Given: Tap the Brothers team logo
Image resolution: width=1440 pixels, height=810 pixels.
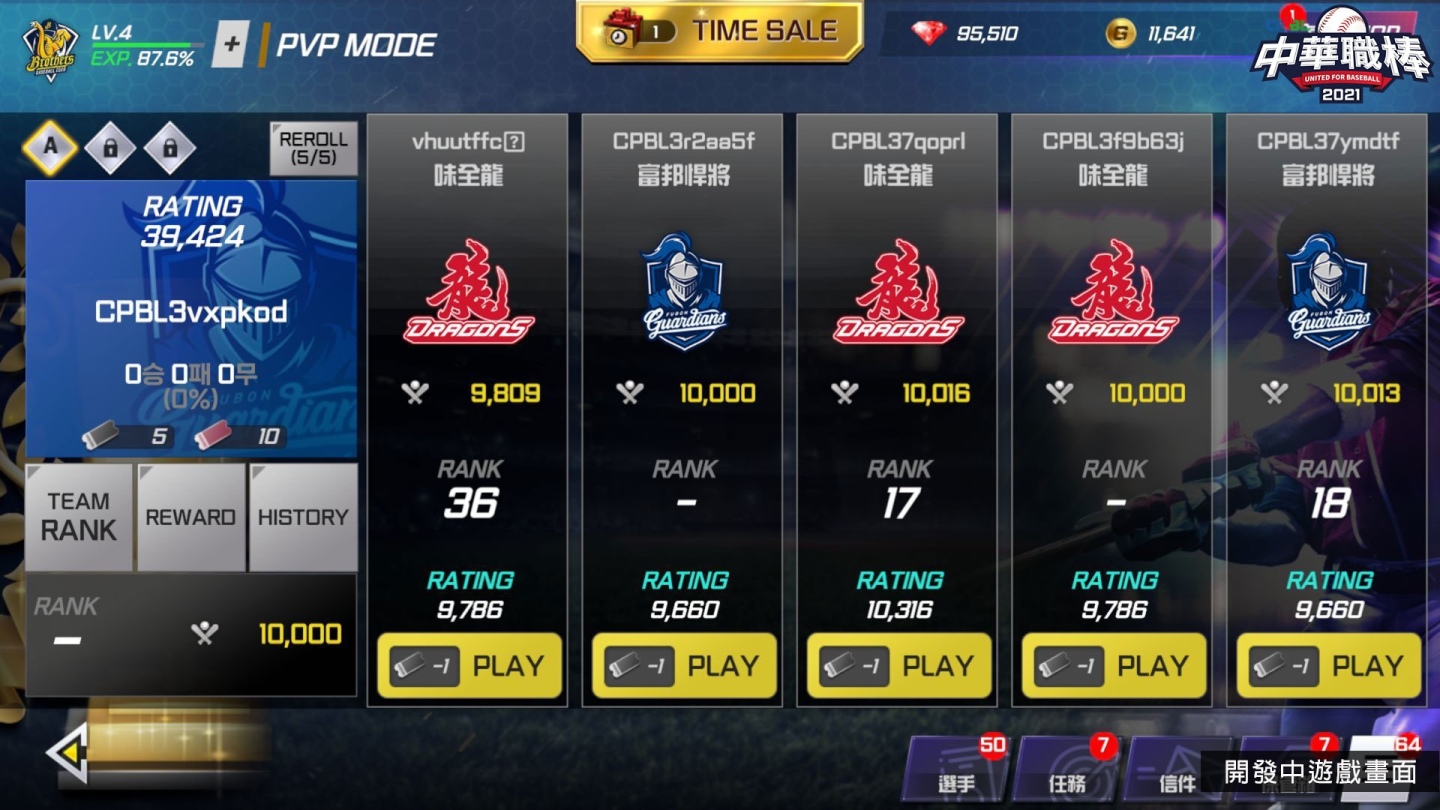Looking at the screenshot, I should pyautogui.click(x=51, y=50).
